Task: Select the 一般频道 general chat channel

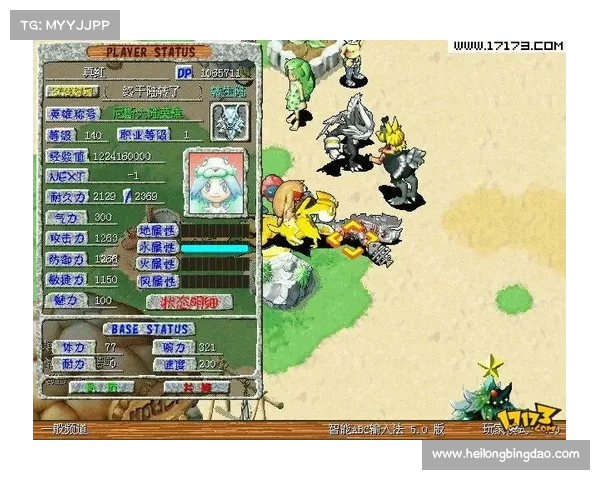Action: point(61,429)
